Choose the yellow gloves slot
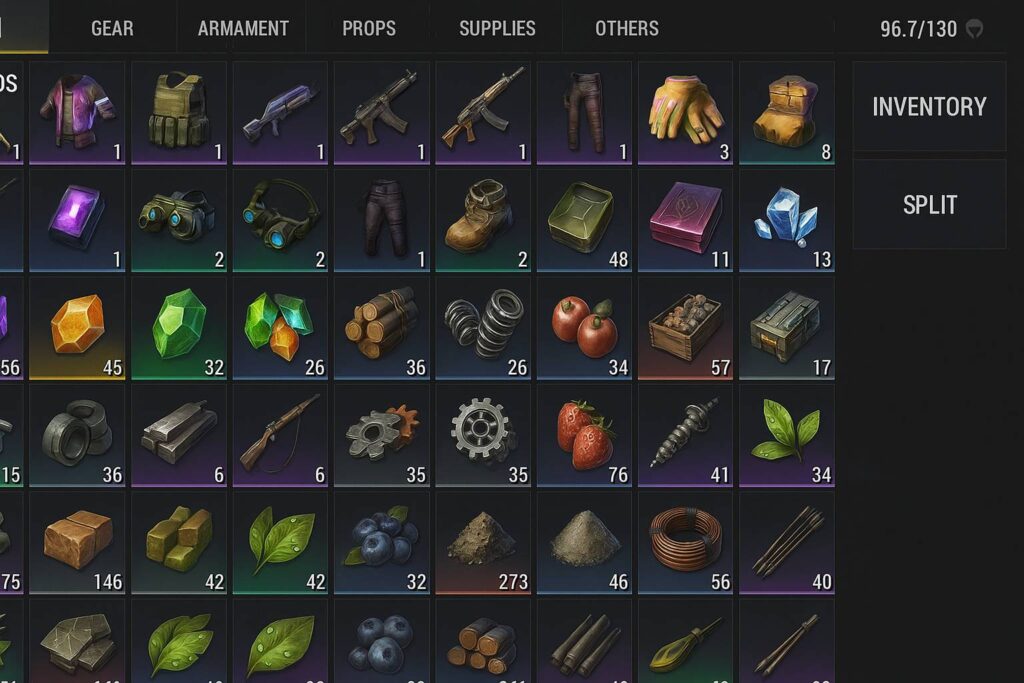This screenshot has height=683, width=1024. point(685,112)
